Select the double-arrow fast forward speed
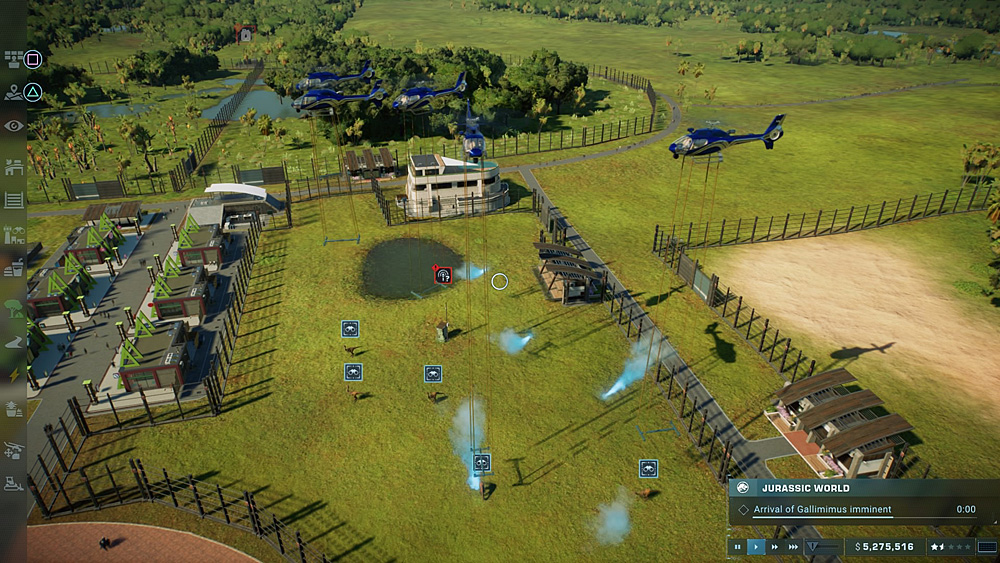 [775, 547]
